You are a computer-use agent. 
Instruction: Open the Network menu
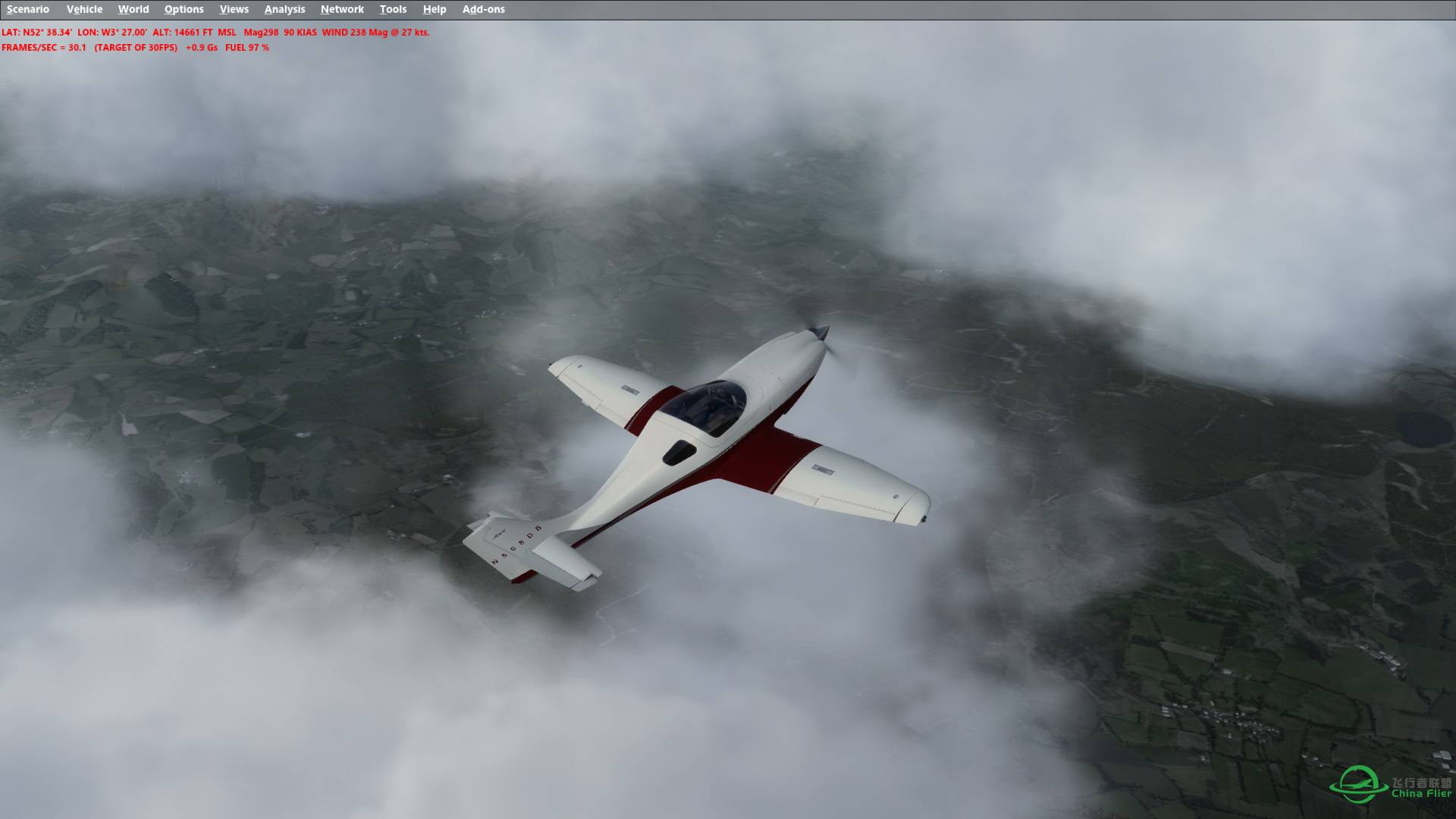(x=341, y=9)
